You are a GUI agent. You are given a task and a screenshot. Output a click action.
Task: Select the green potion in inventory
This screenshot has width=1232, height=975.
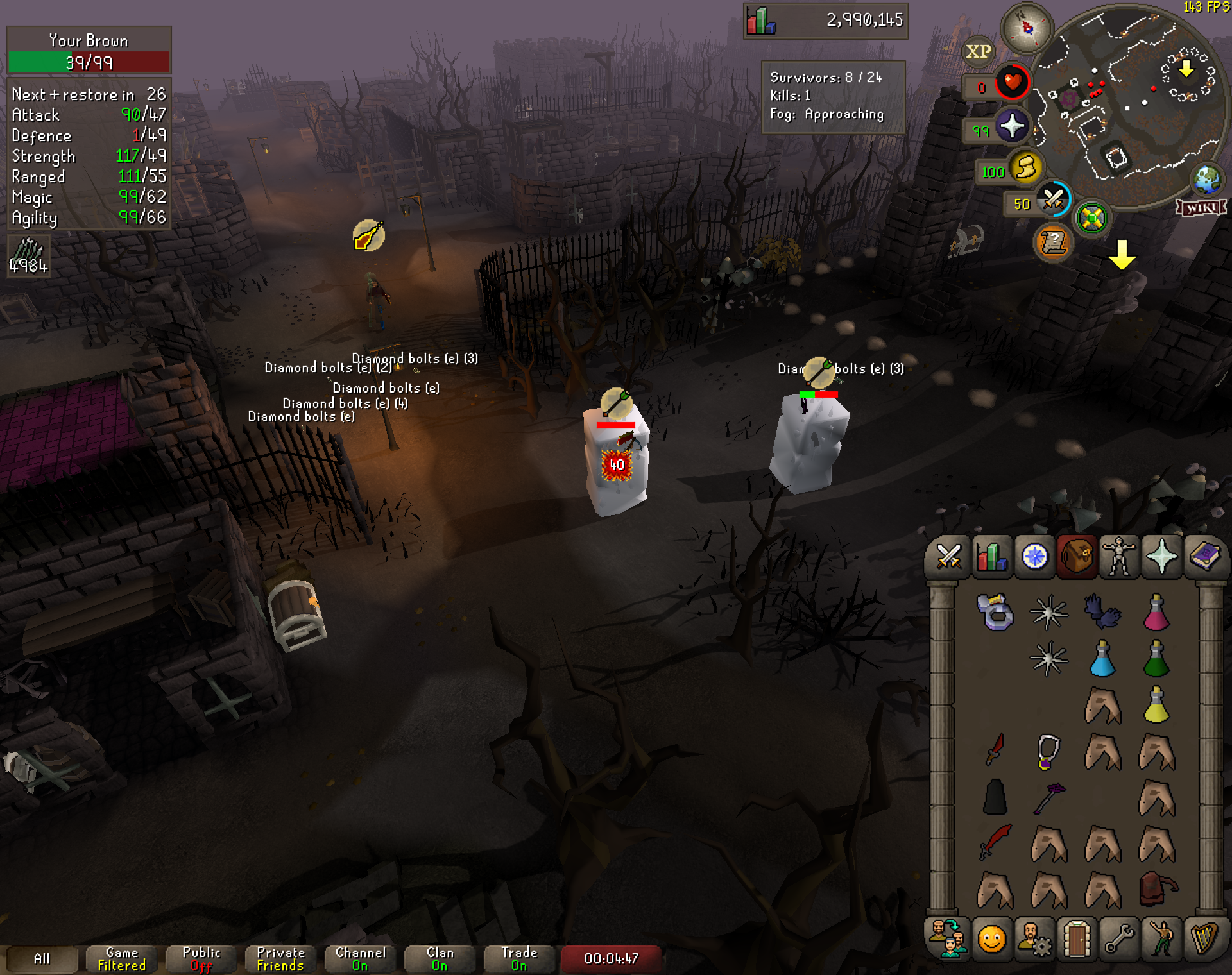pyautogui.click(x=1156, y=659)
